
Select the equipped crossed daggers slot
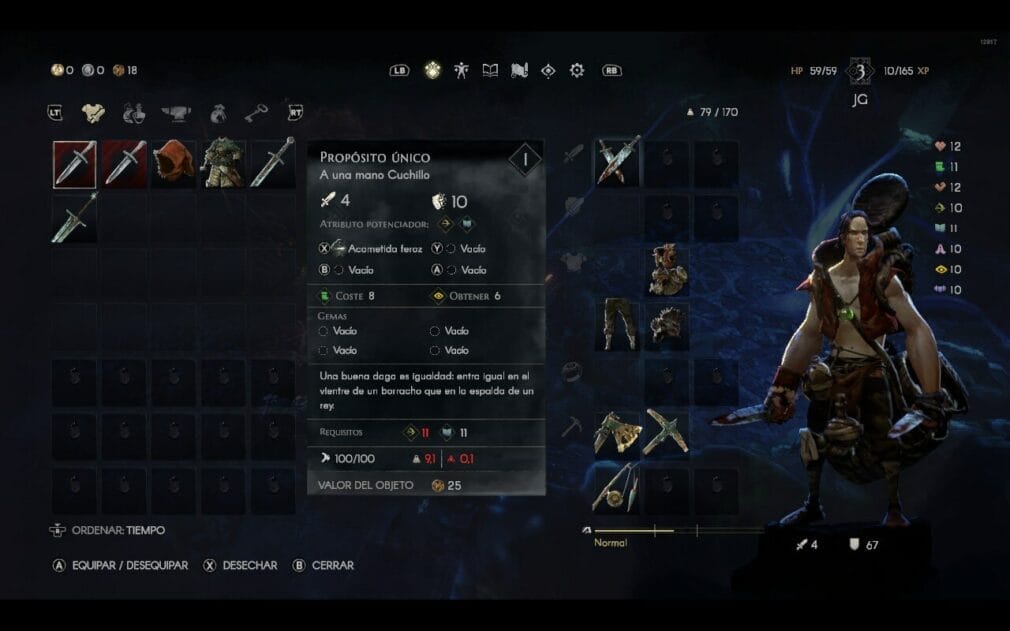click(x=618, y=162)
